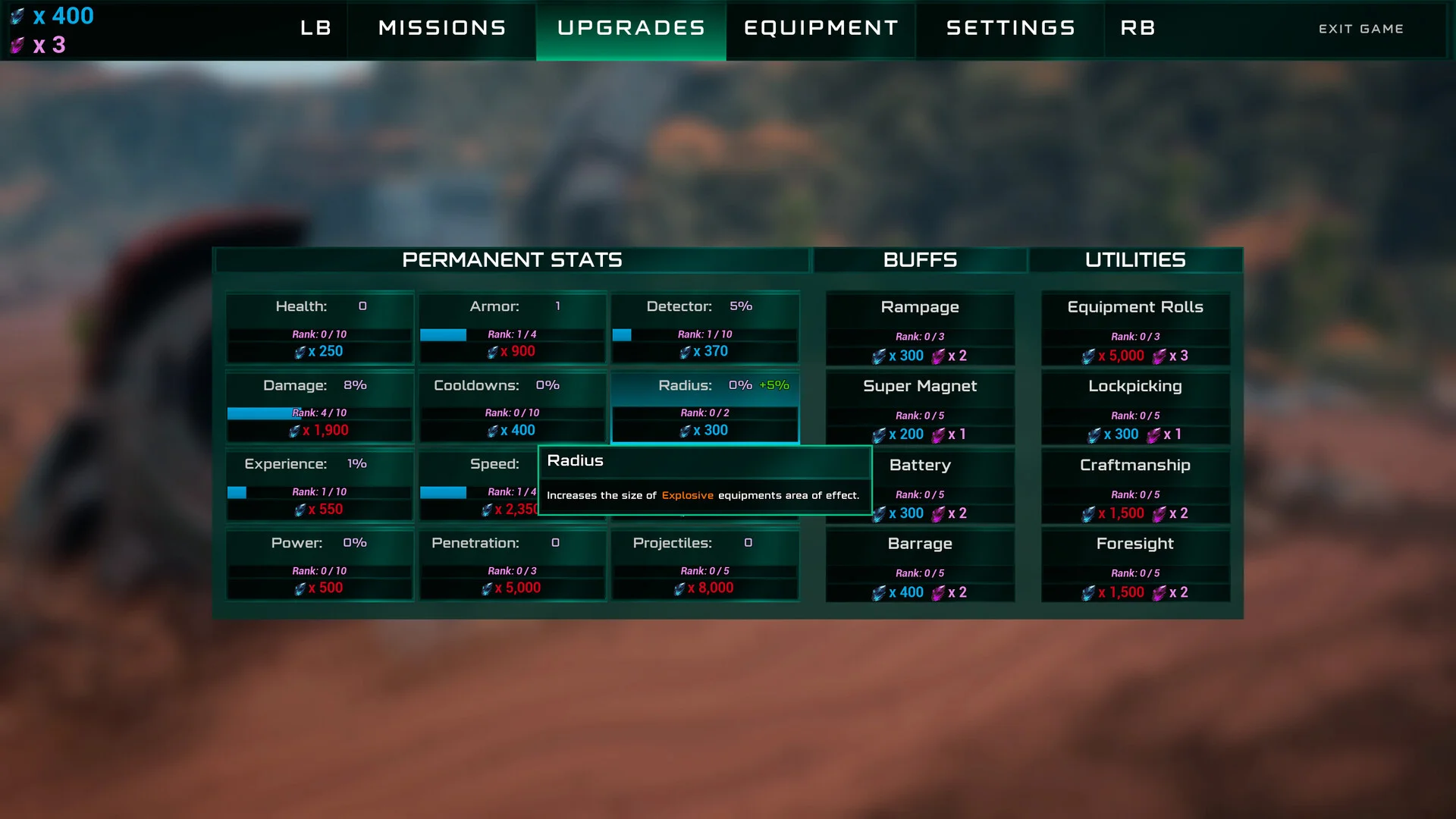This screenshot has height=819, width=1456.
Task: Upgrade the Cooldowns stat
Action: point(512,407)
